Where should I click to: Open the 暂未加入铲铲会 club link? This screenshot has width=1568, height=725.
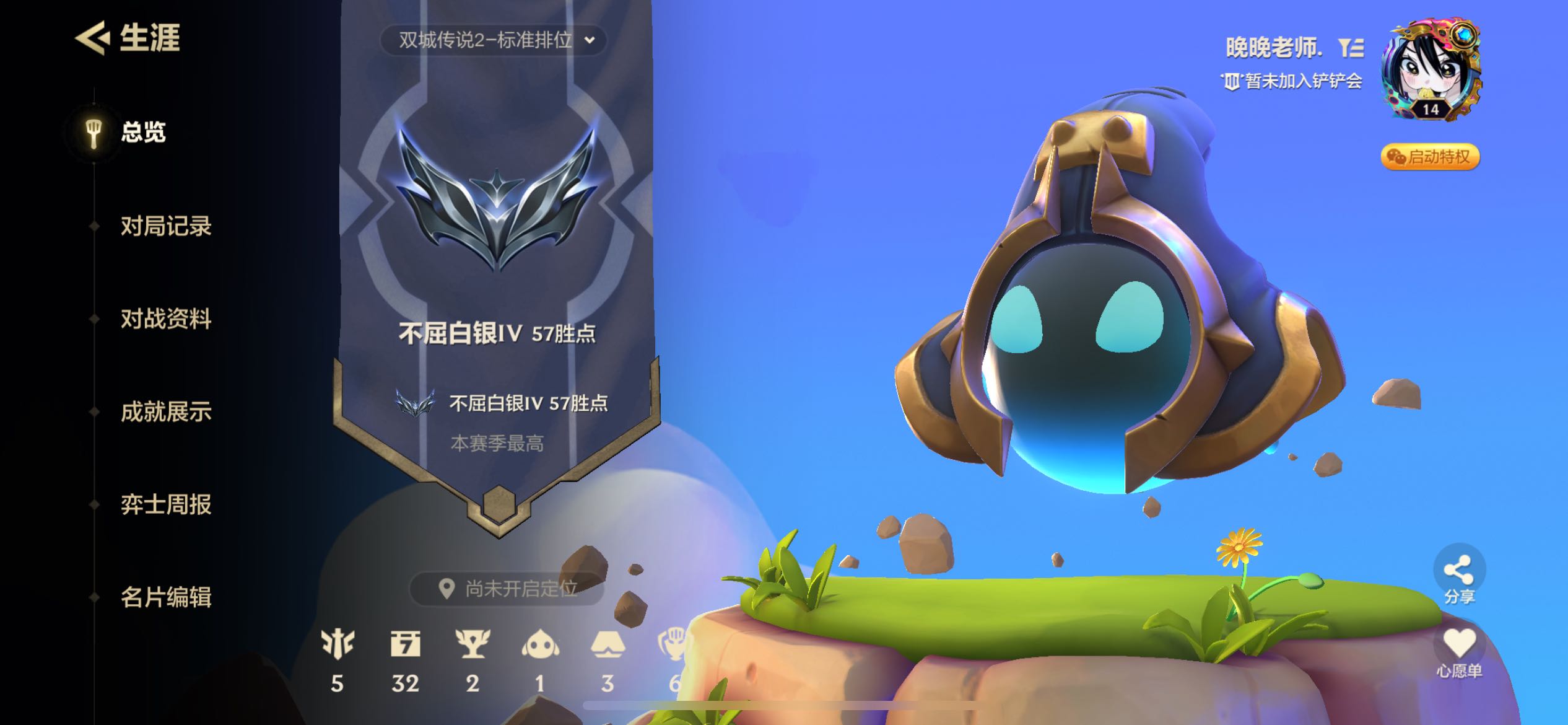pos(1292,81)
